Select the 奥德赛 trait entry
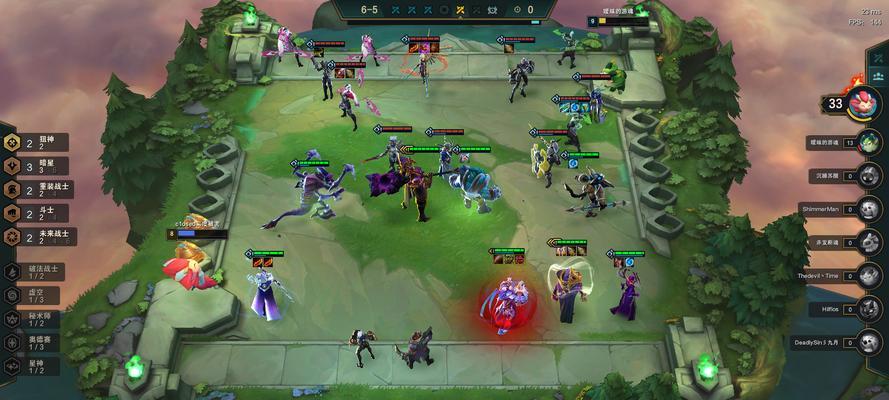889x400 pixels. coord(30,343)
